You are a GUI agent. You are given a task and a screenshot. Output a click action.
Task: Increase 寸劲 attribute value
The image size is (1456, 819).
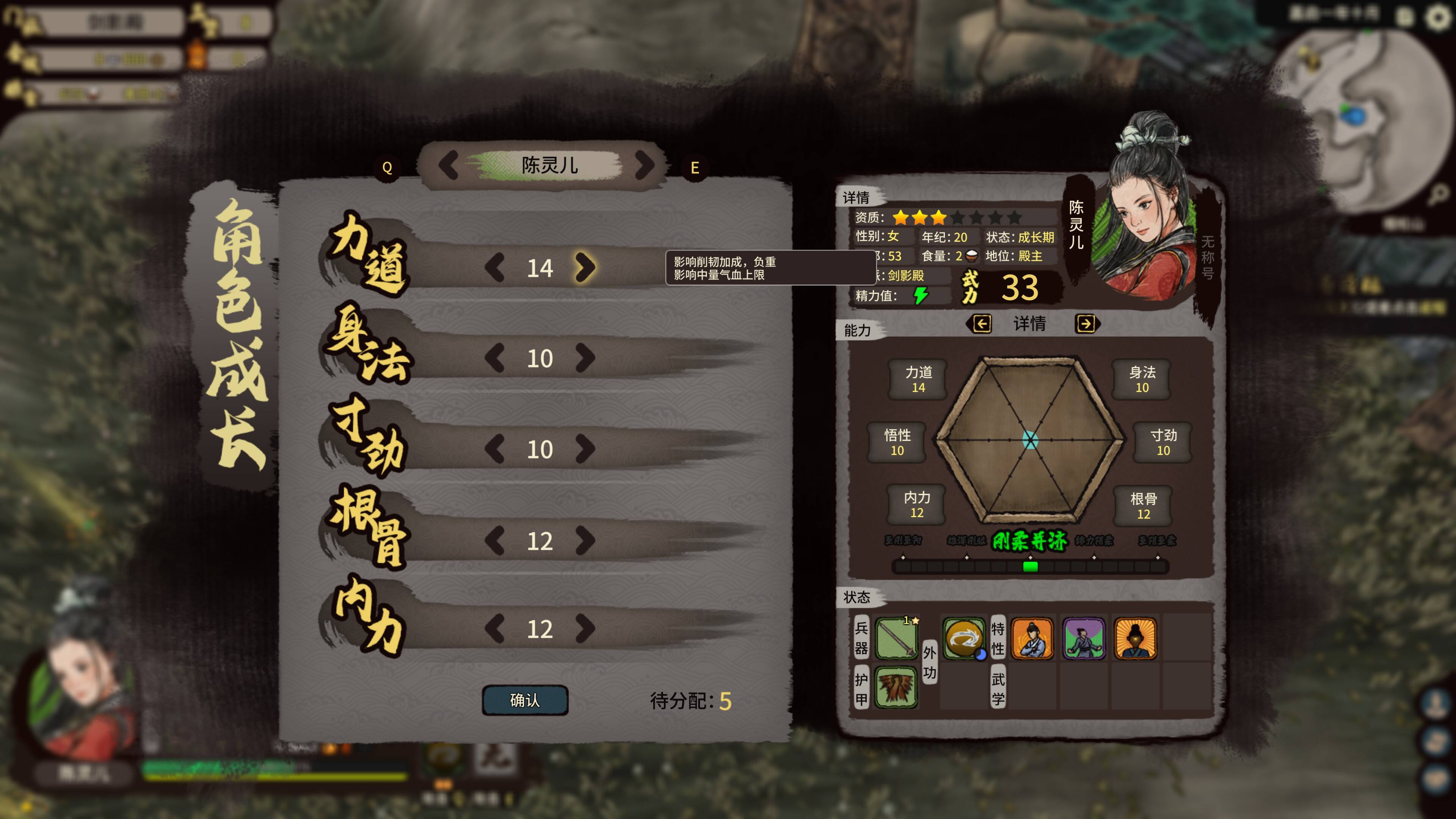tap(585, 449)
